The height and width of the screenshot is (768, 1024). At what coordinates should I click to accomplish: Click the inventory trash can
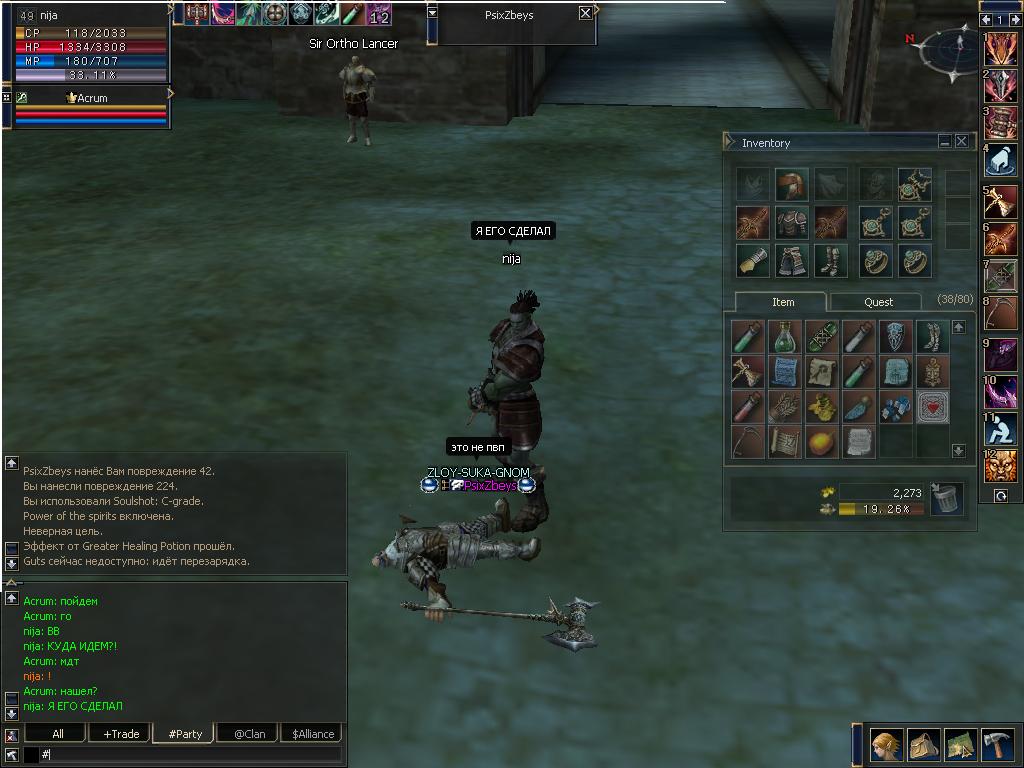(946, 497)
